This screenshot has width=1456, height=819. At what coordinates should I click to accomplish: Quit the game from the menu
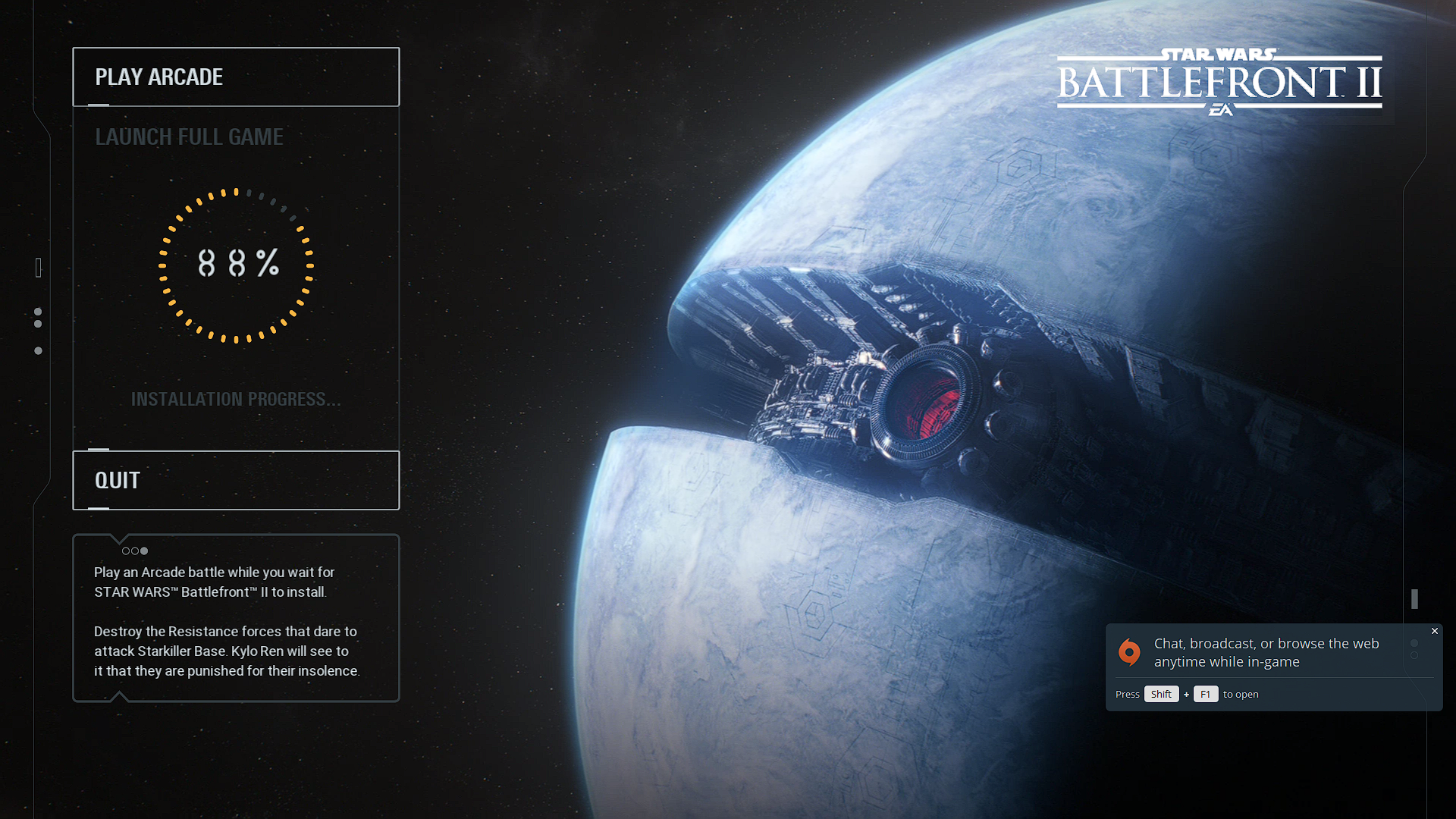point(235,480)
